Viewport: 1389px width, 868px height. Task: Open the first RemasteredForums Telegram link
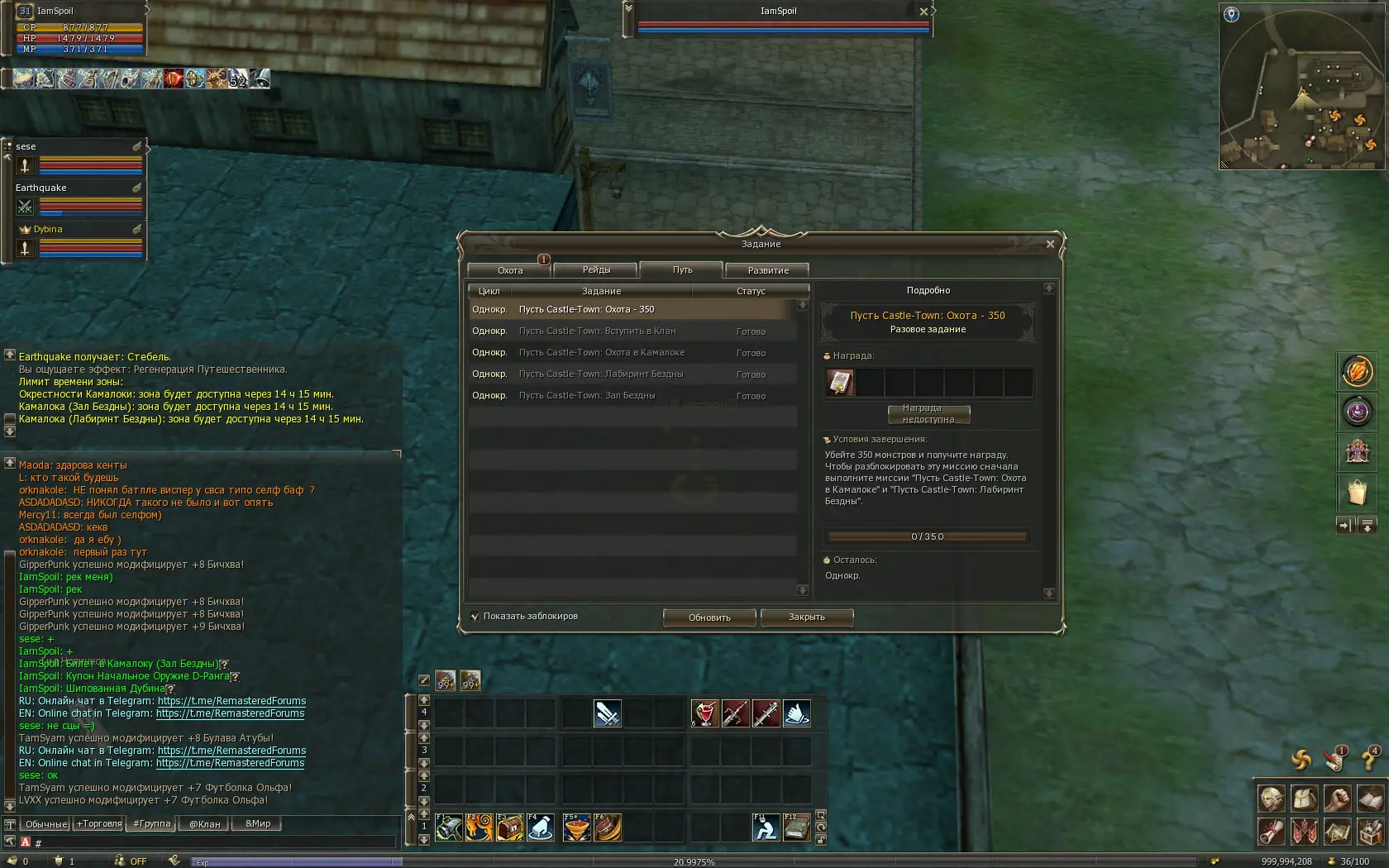pos(231,701)
